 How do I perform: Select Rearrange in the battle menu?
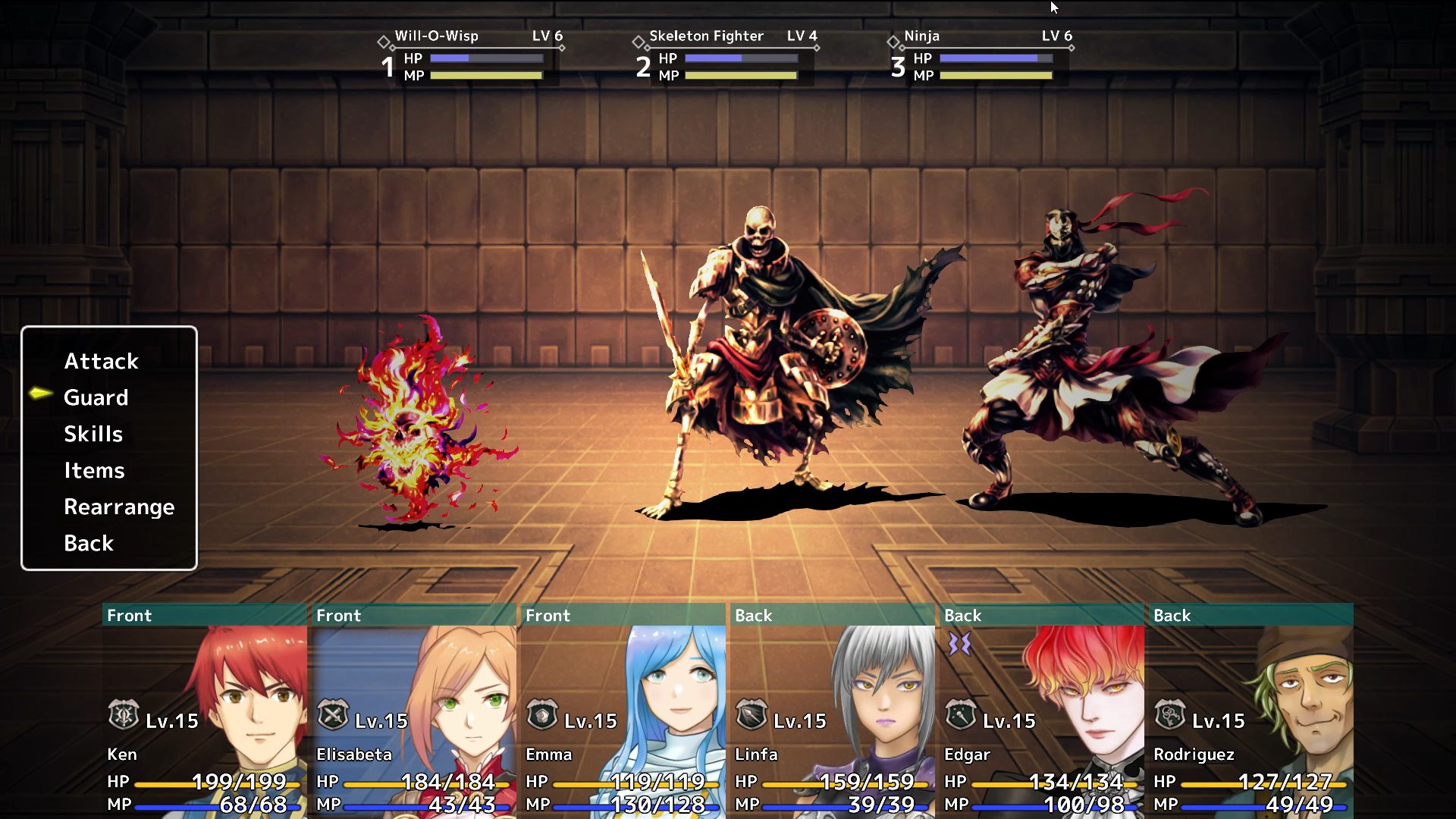pyautogui.click(x=118, y=507)
